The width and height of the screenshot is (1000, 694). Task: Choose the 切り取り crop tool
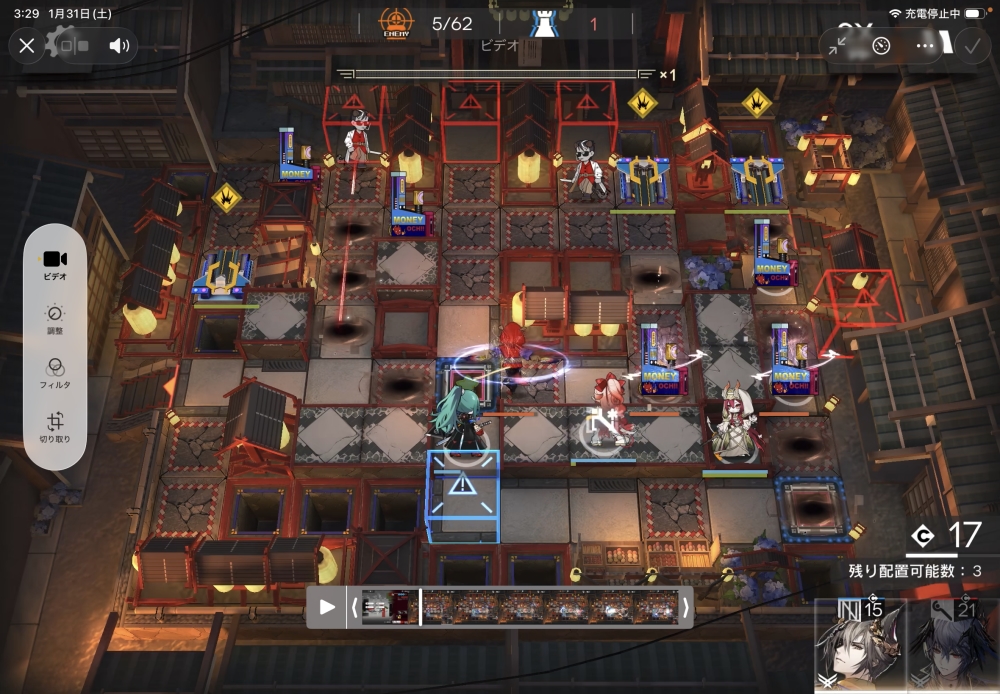pyautogui.click(x=56, y=428)
